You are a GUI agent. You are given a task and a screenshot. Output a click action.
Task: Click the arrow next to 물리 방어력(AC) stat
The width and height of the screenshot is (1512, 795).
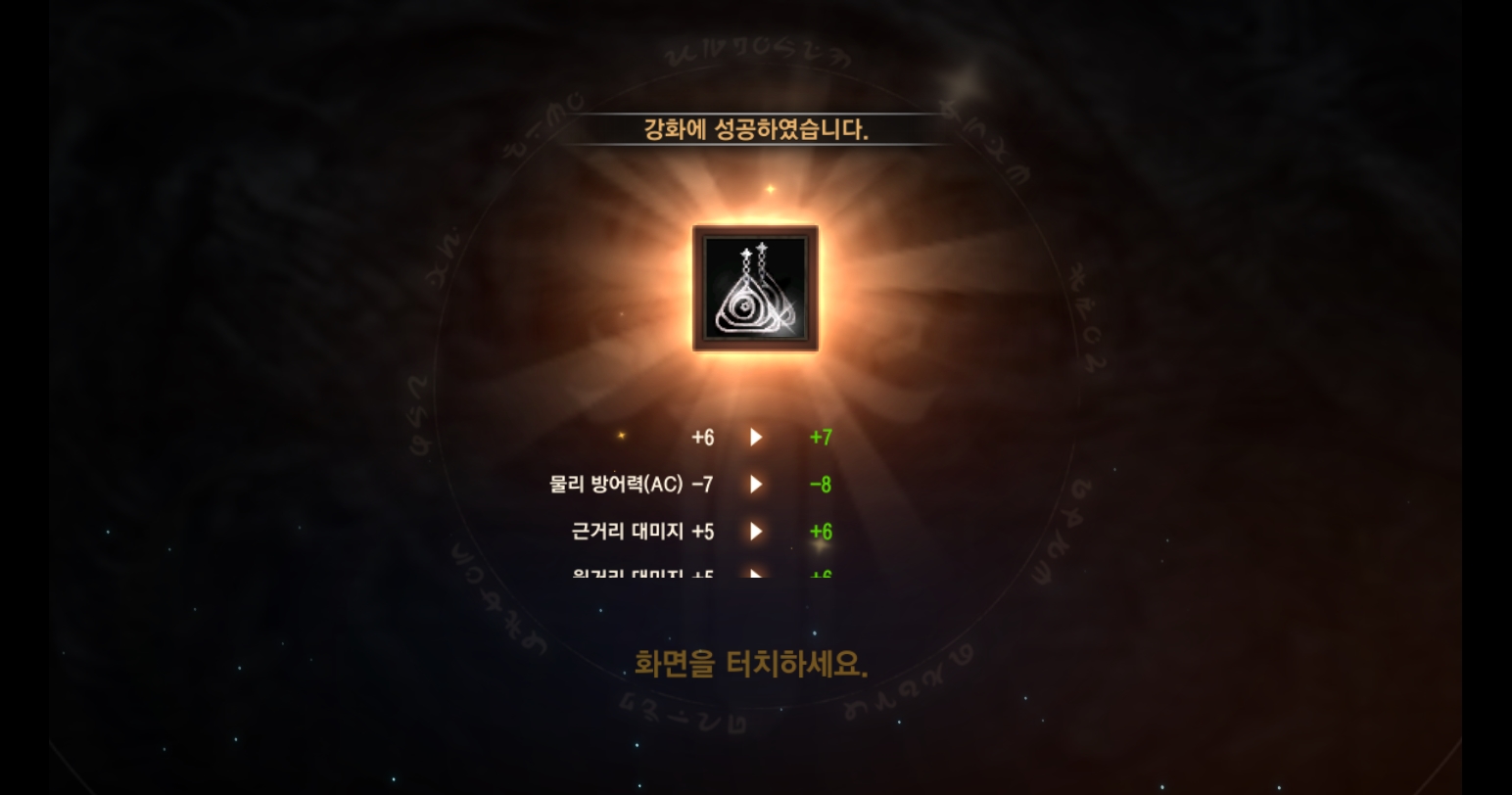755,484
